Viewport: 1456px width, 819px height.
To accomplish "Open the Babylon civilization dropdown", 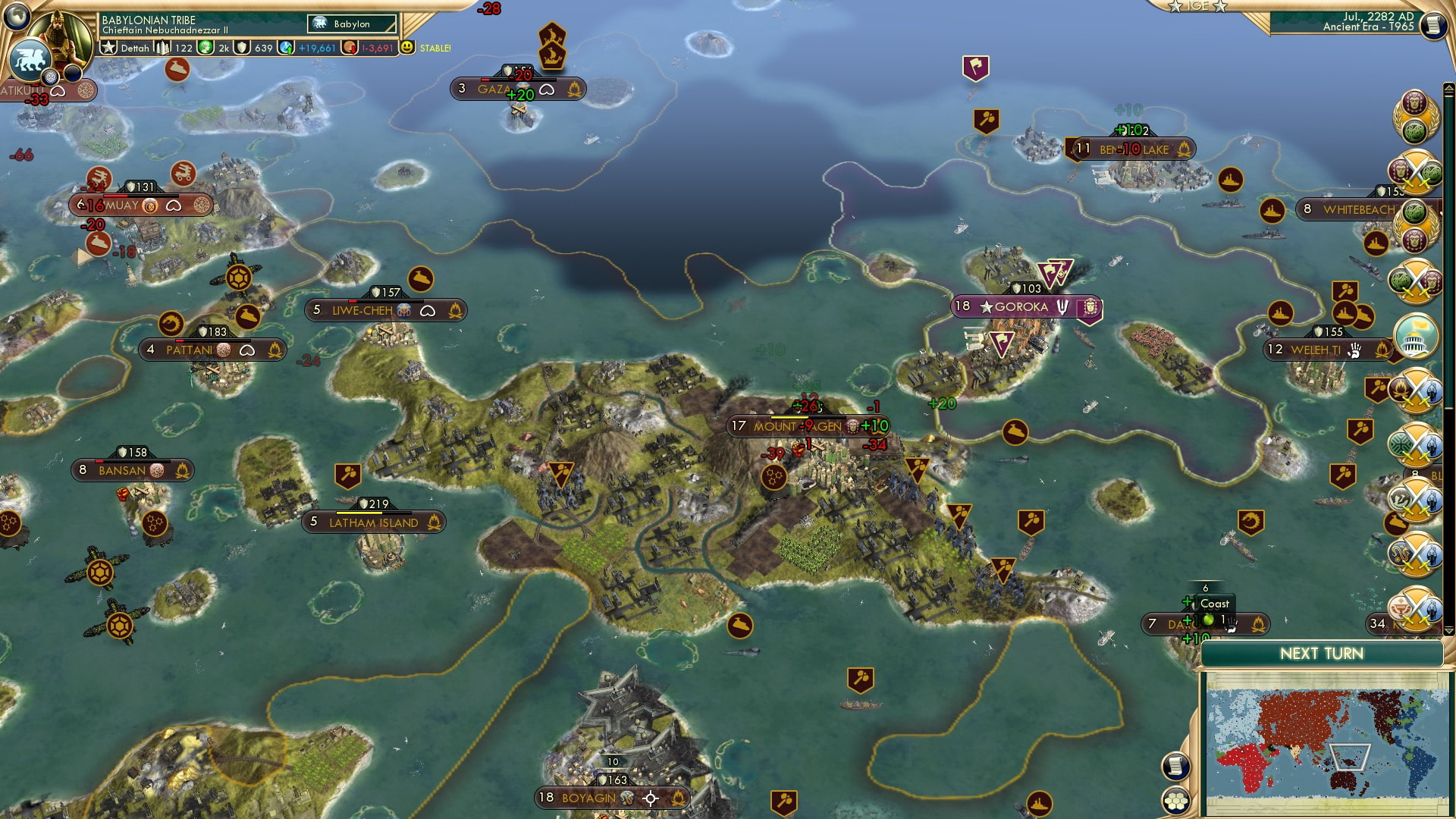I will pyautogui.click(x=350, y=24).
